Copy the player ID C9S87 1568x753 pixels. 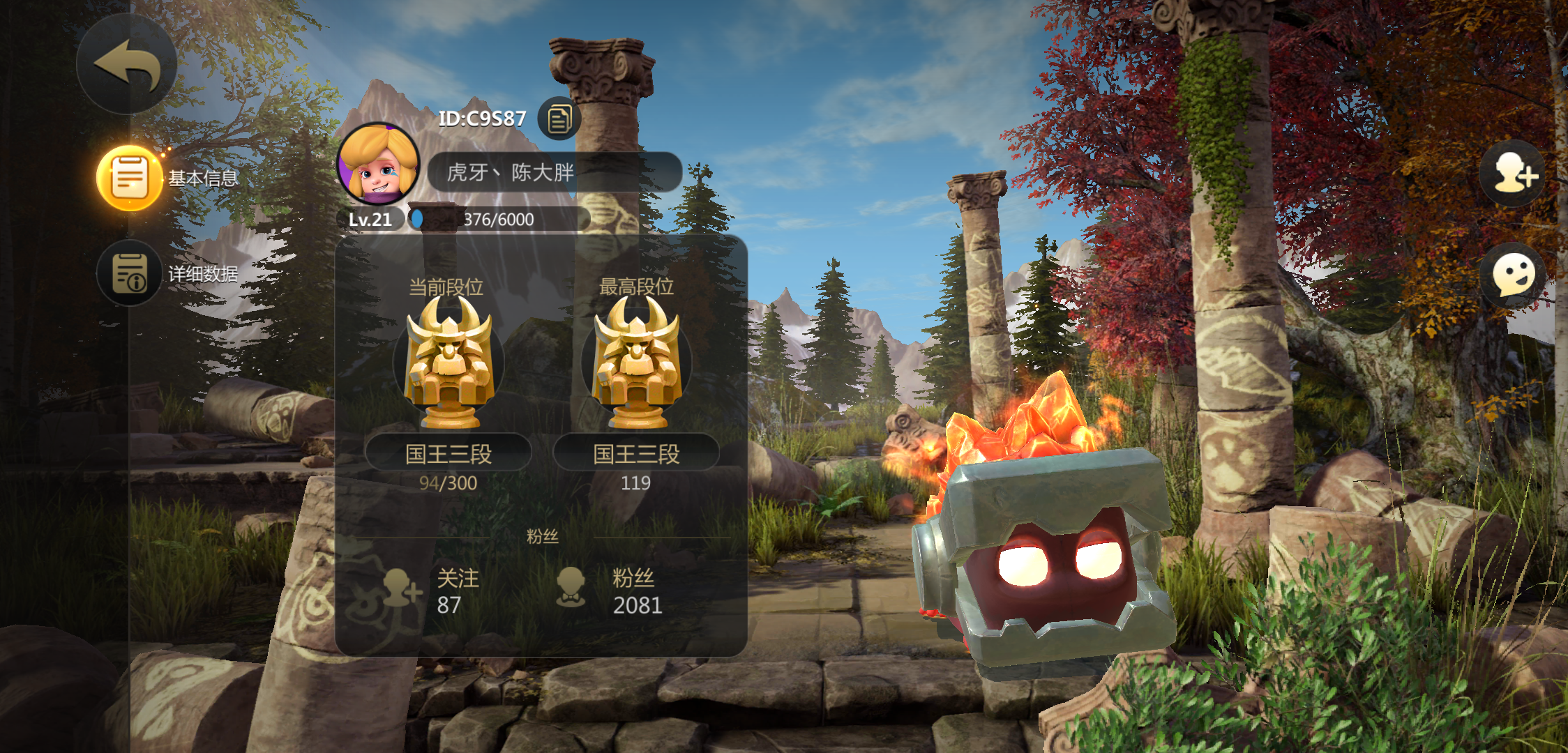pos(559,119)
